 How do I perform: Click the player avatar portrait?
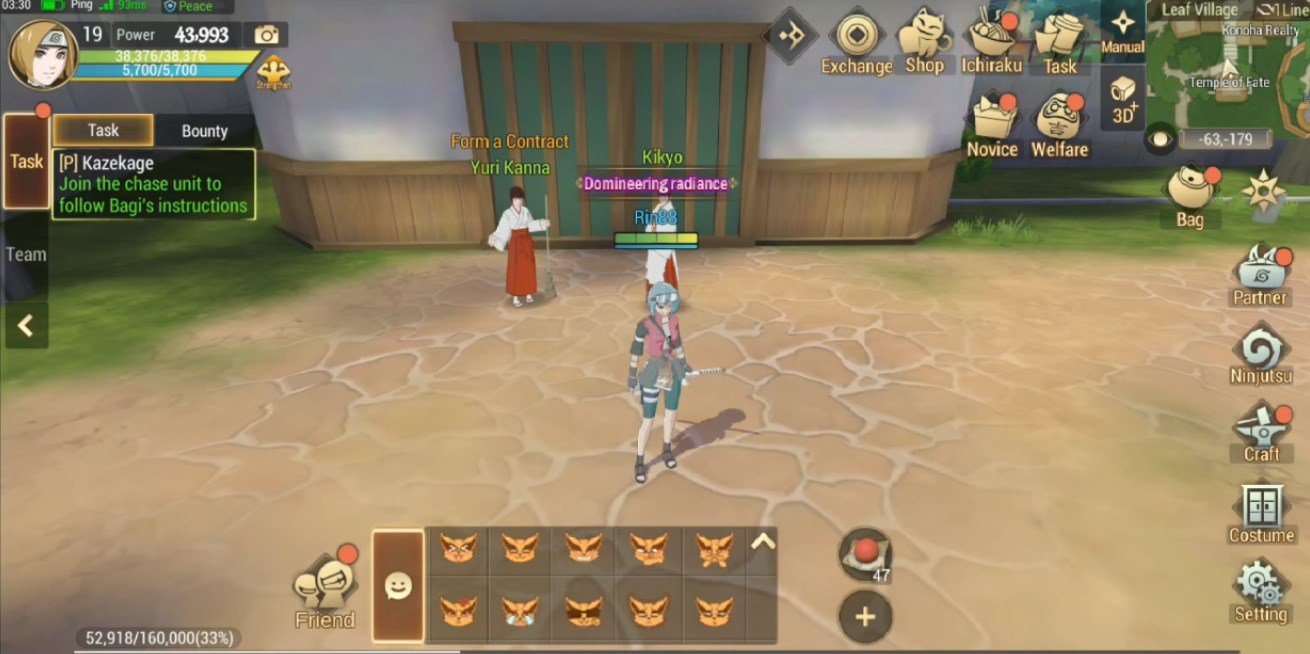point(42,55)
